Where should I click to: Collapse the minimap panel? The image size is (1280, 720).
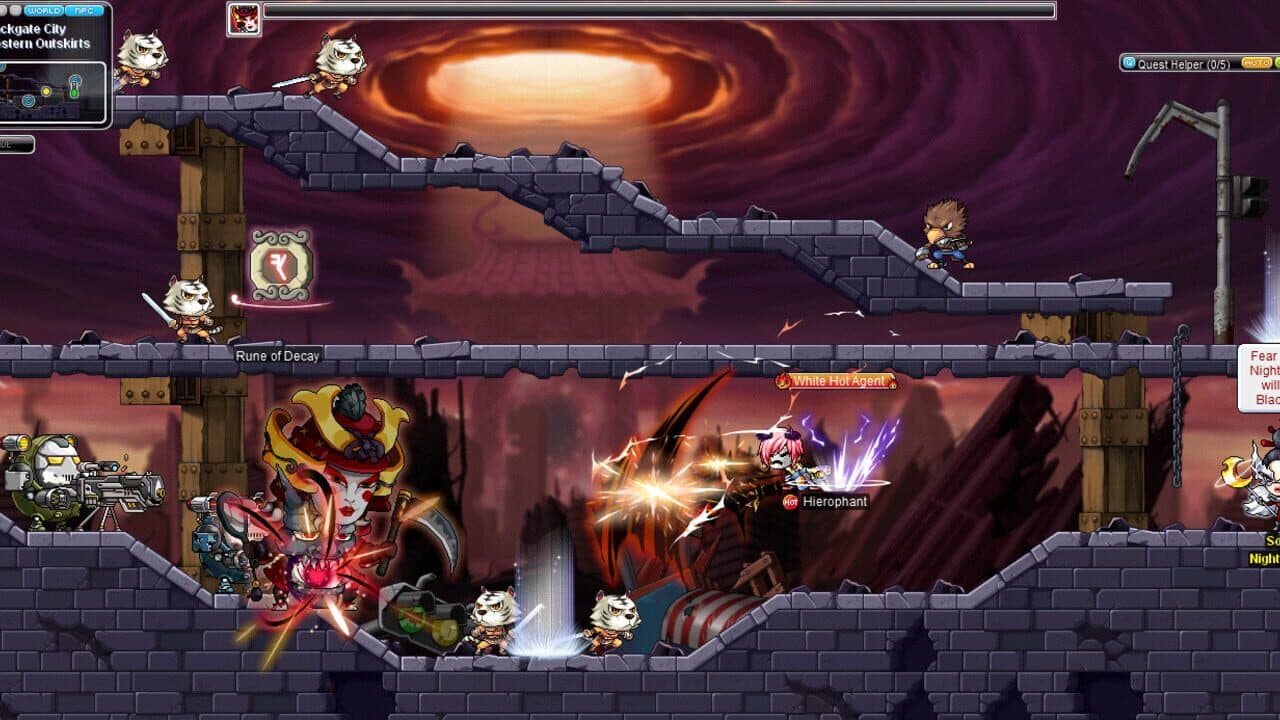(x=5, y=9)
